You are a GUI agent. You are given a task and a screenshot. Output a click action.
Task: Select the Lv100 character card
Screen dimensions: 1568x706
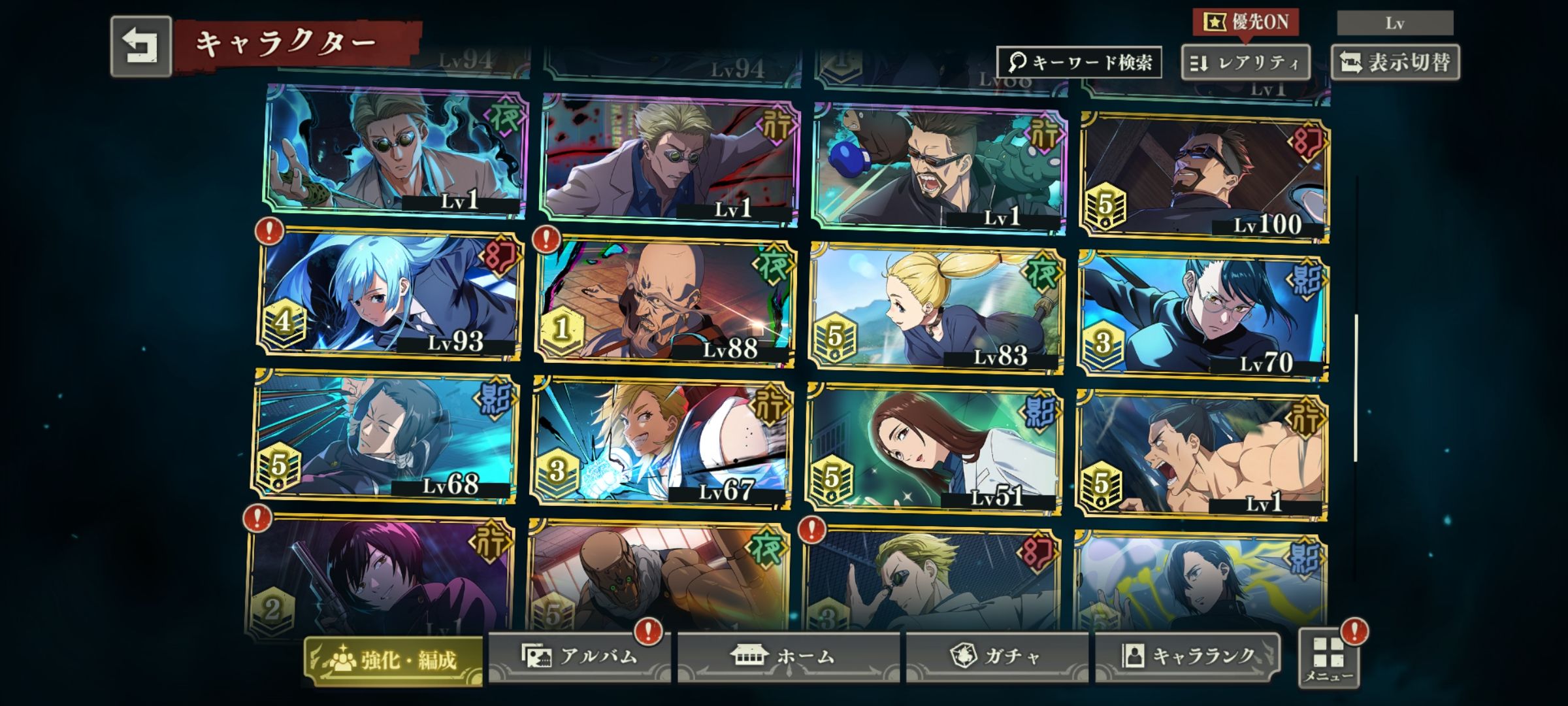[1203, 176]
